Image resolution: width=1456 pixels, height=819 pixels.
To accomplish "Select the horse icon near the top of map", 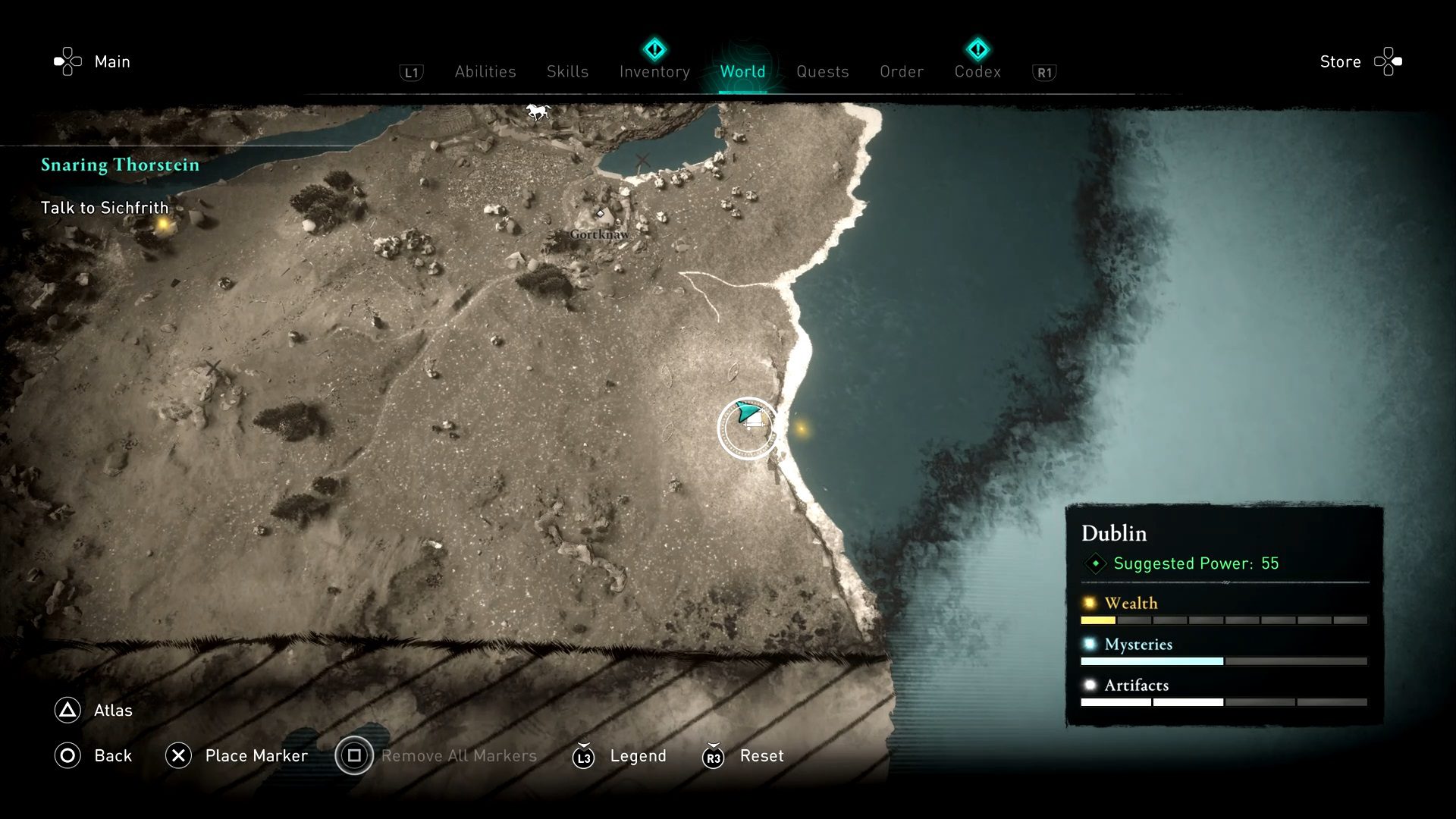I will click(539, 111).
